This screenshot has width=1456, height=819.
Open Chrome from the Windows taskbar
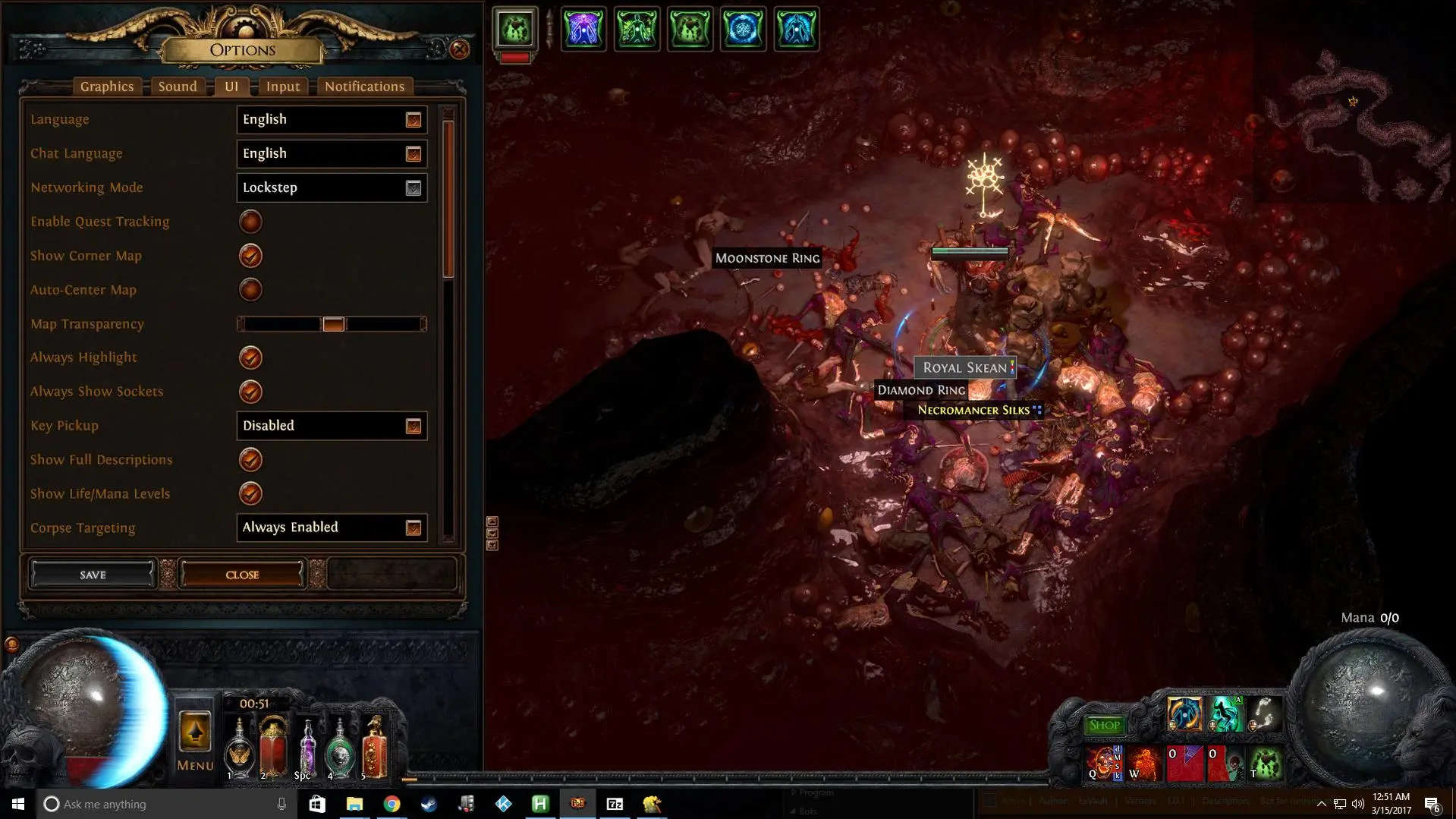(x=392, y=804)
